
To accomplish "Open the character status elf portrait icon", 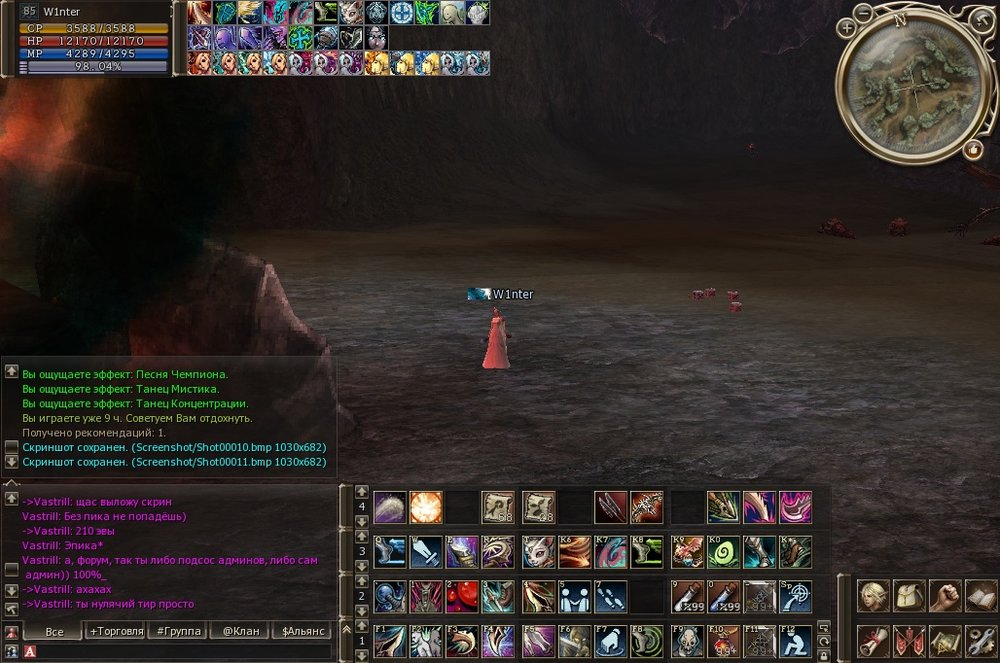I will pos(874,596).
